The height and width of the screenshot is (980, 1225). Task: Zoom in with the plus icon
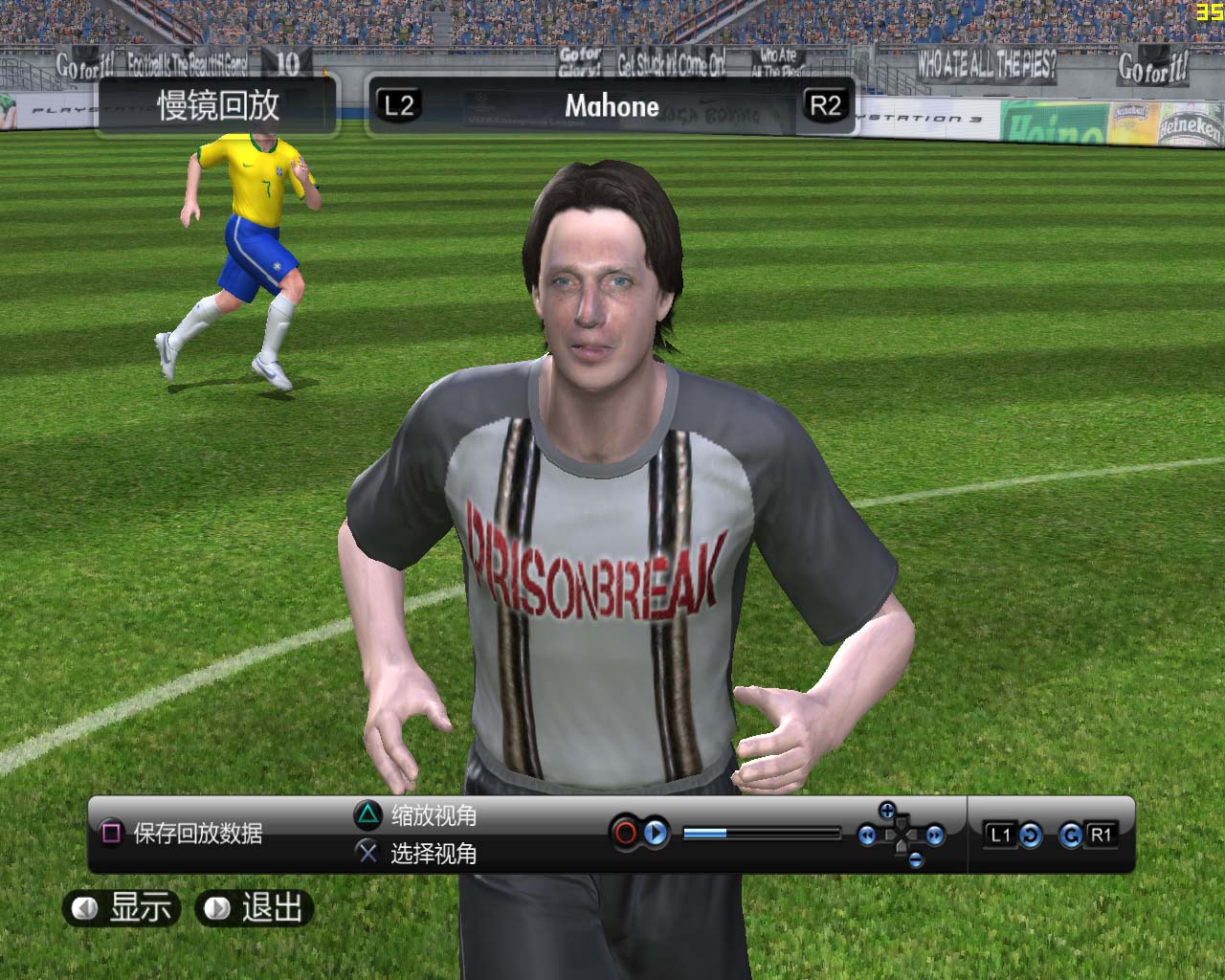[x=887, y=812]
